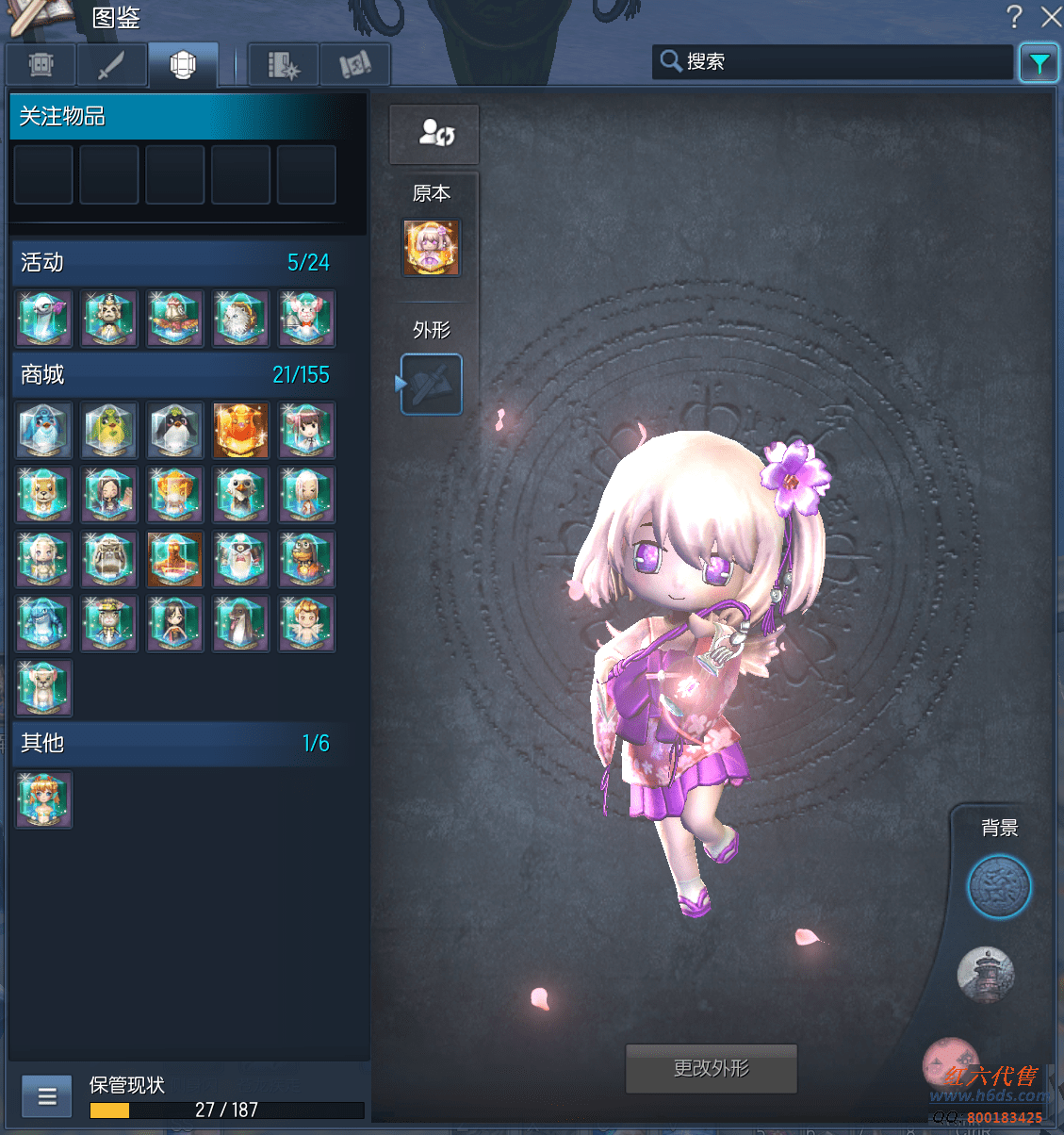Select the blue penguin pet icon
The image size is (1064, 1135).
pyautogui.click(x=44, y=431)
